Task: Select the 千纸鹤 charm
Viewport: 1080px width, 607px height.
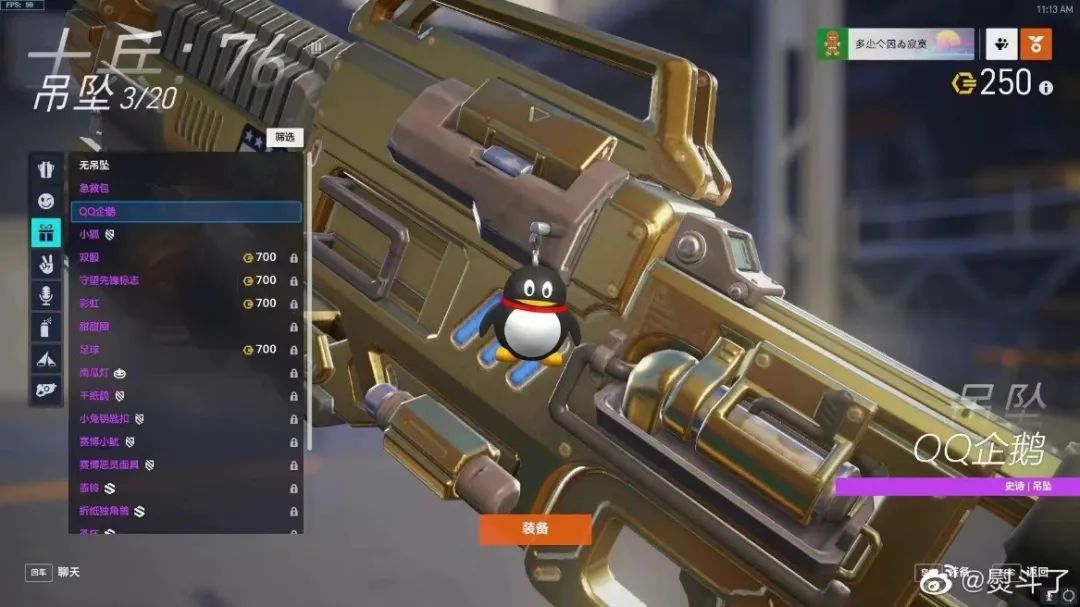Action: click(x=185, y=395)
